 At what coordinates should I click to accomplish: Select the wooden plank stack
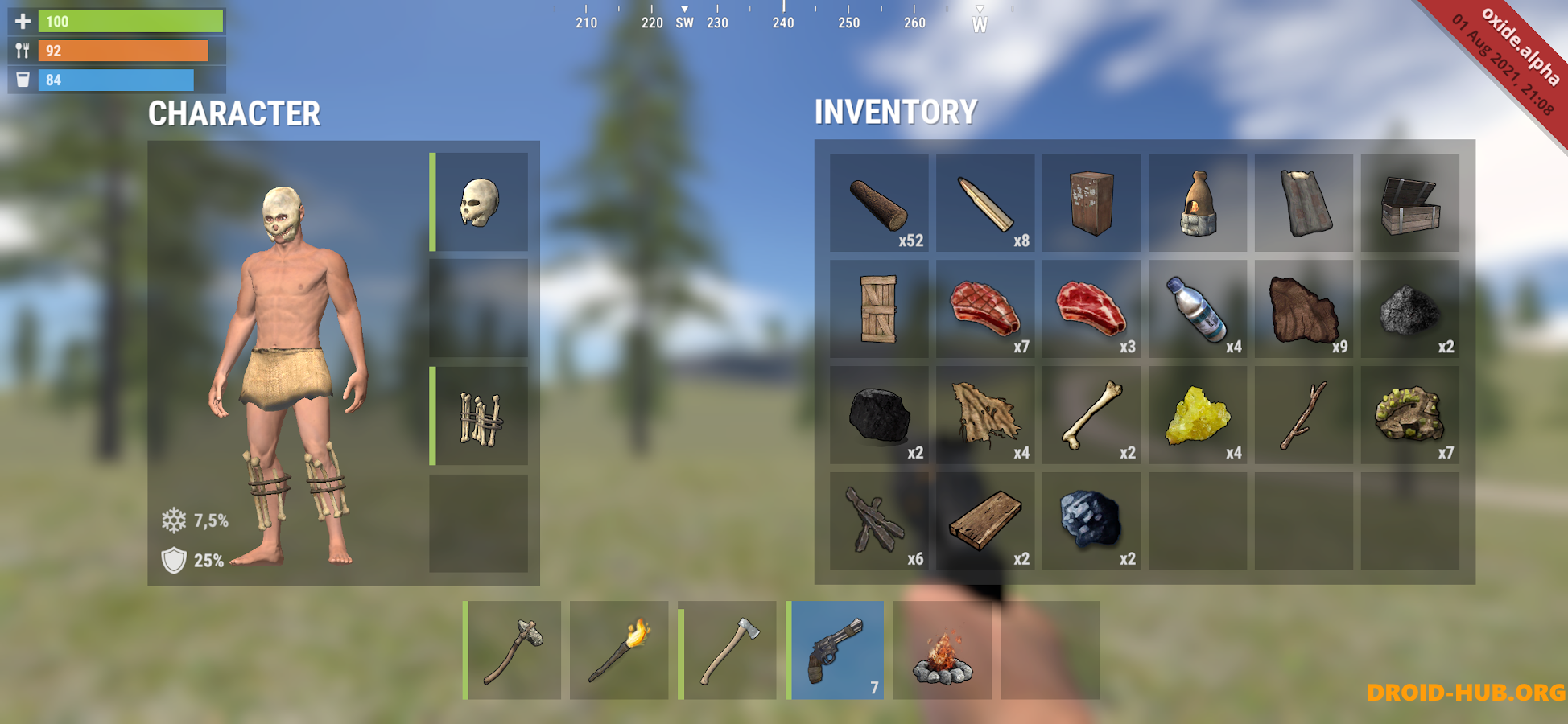pos(985,522)
